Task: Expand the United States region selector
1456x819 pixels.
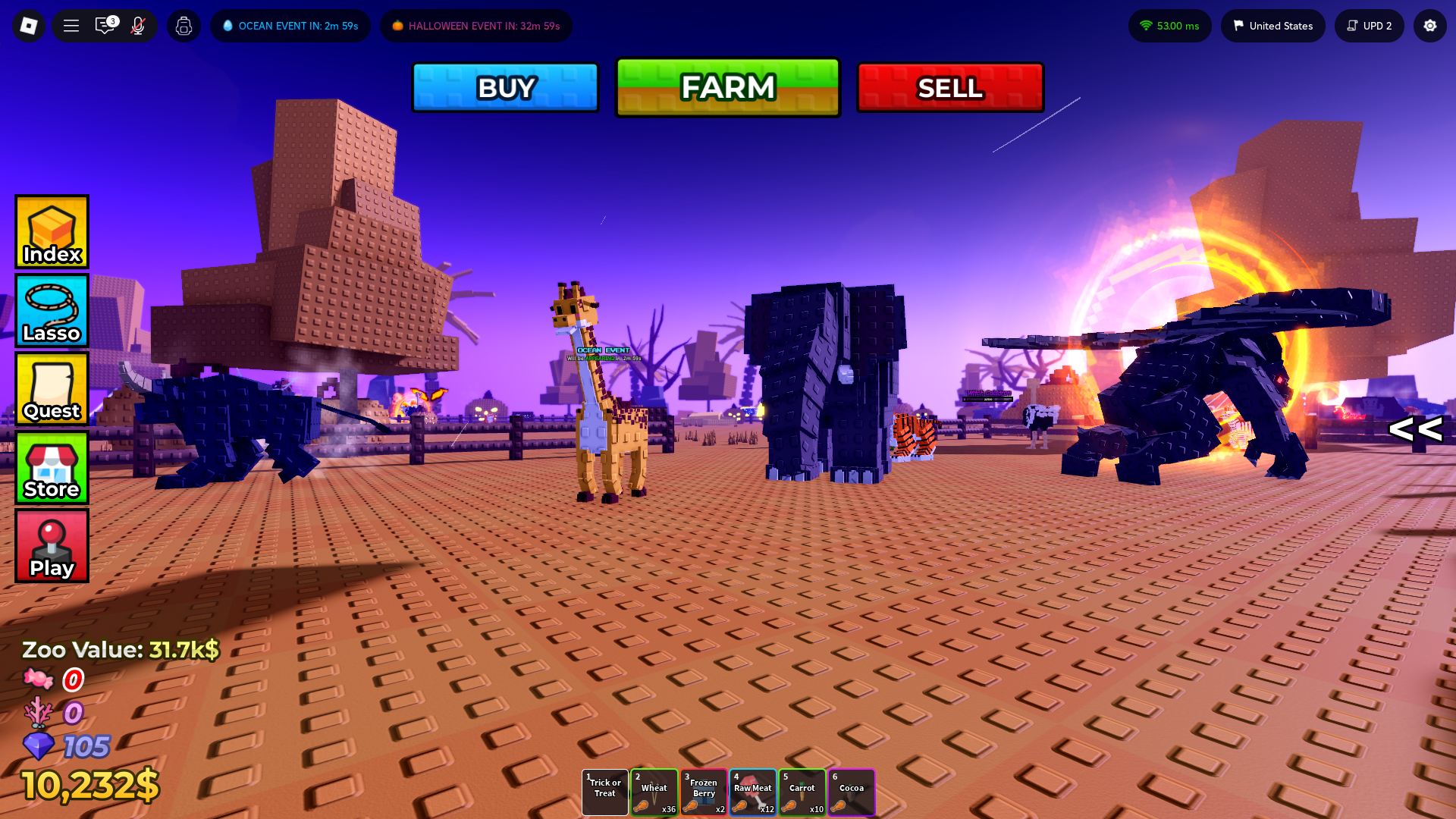Action: point(1272,25)
